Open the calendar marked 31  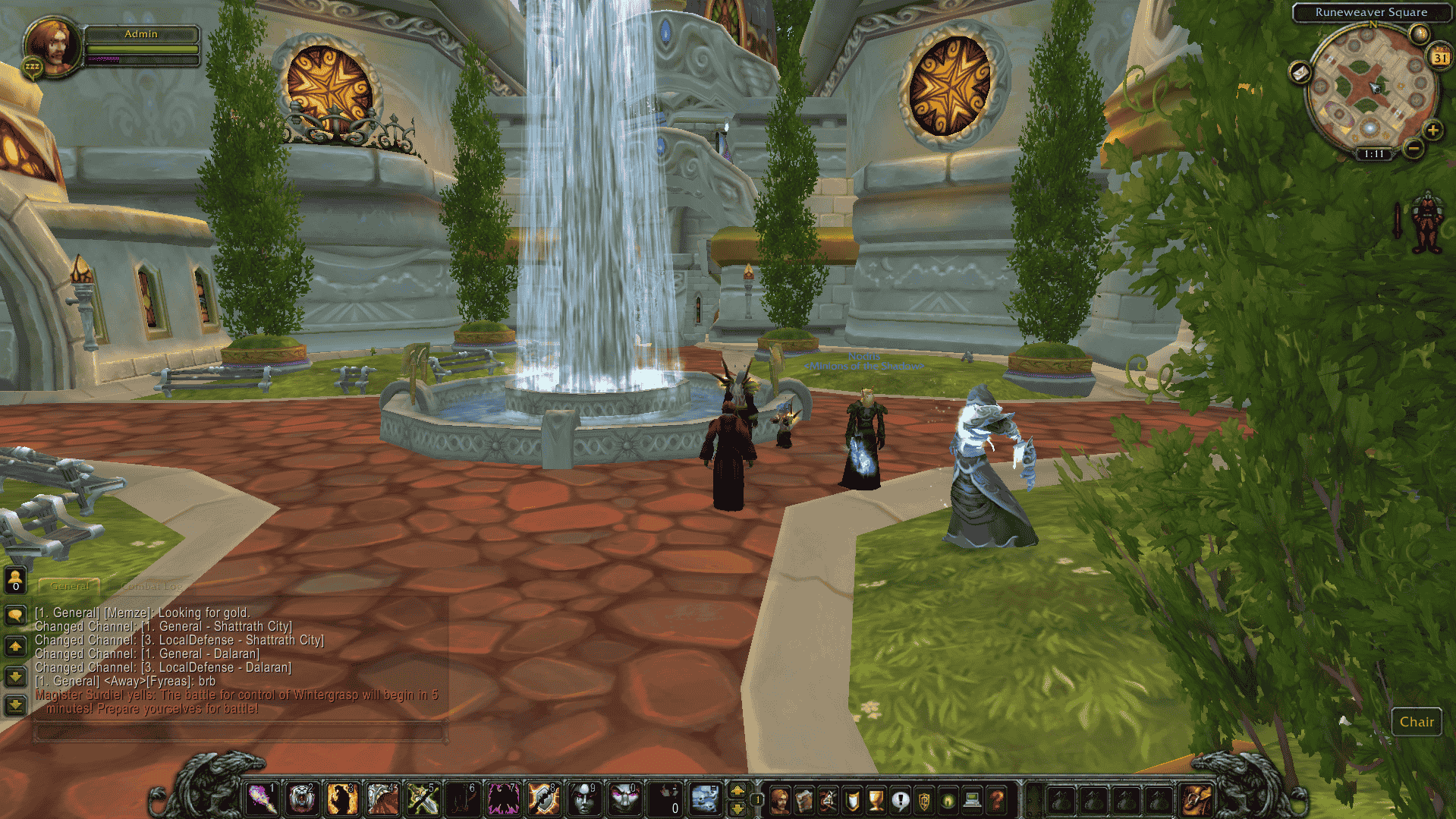point(1439,57)
